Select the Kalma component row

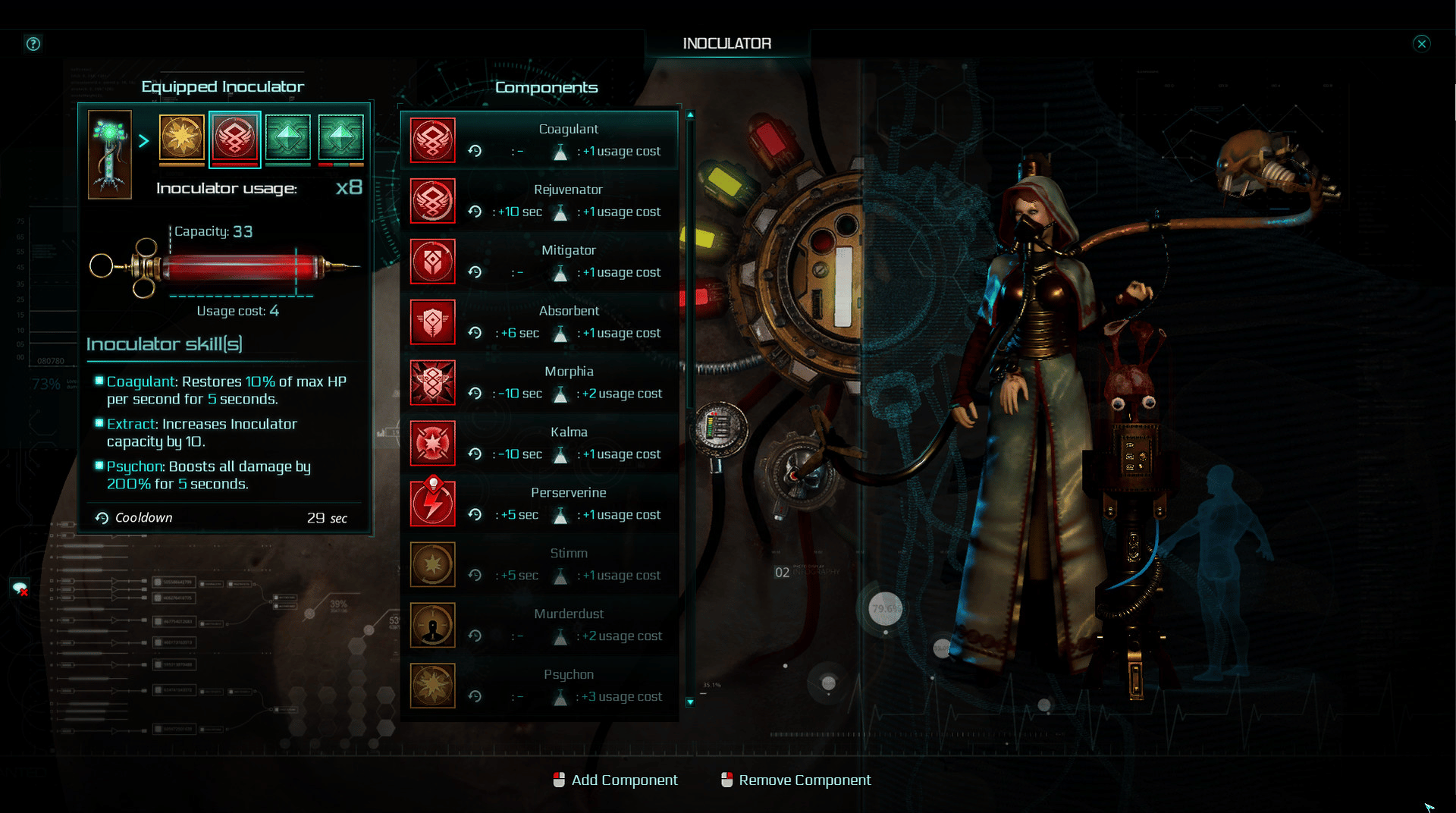coord(539,444)
